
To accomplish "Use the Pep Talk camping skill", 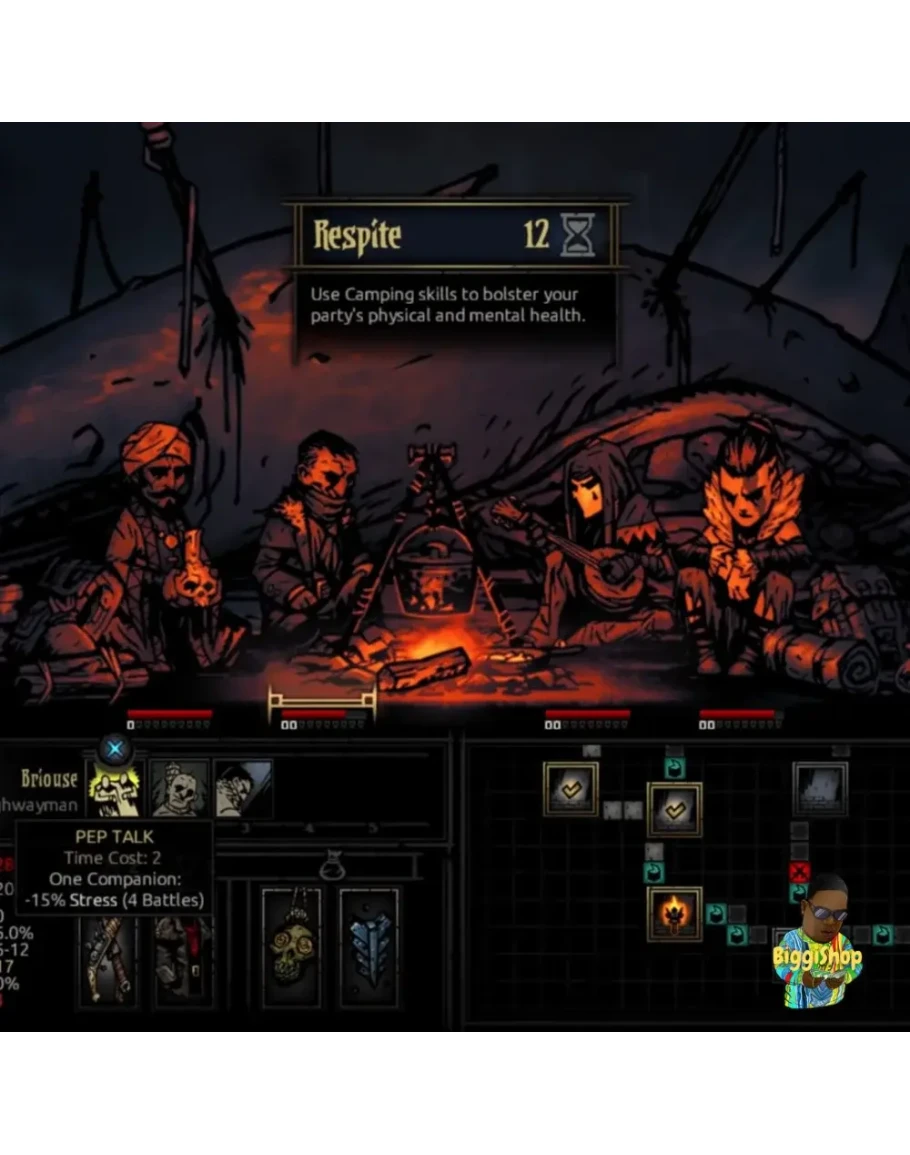I will pos(116,789).
